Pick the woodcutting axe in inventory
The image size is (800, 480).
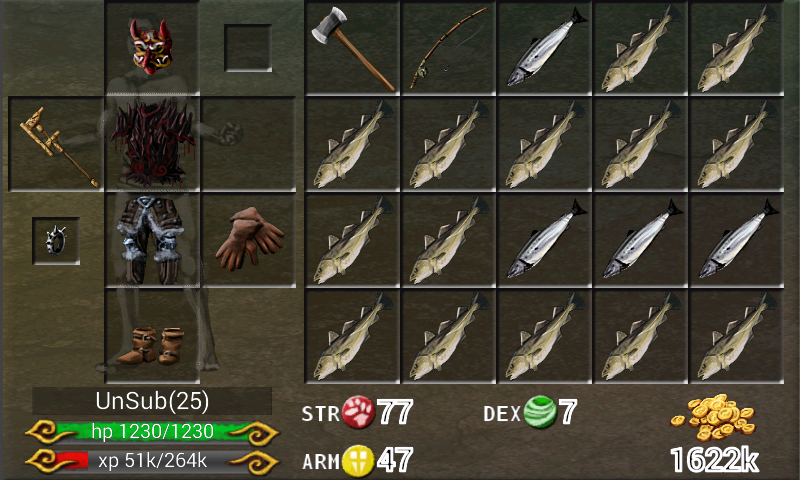click(x=352, y=48)
